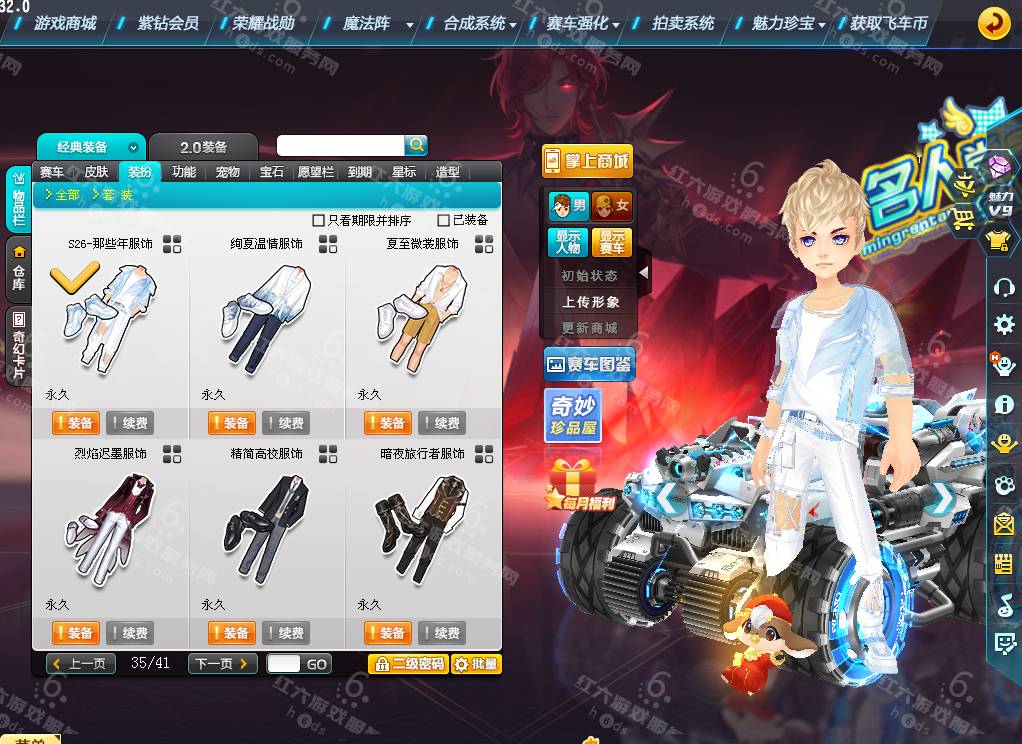The width and height of the screenshot is (1022, 744).
Task: Click the yellow back arrow button
Action: (x=993, y=23)
